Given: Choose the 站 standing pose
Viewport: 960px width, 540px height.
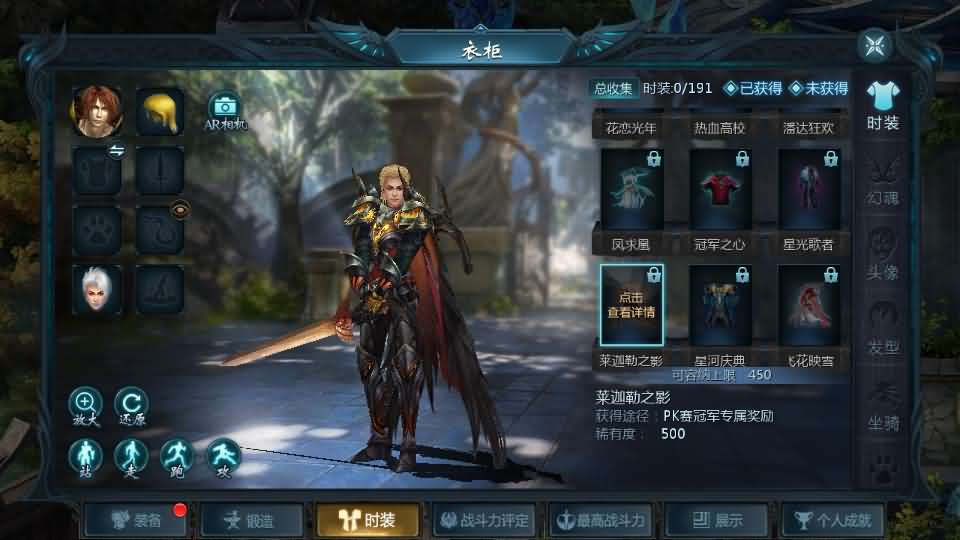Looking at the screenshot, I should [x=86, y=457].
